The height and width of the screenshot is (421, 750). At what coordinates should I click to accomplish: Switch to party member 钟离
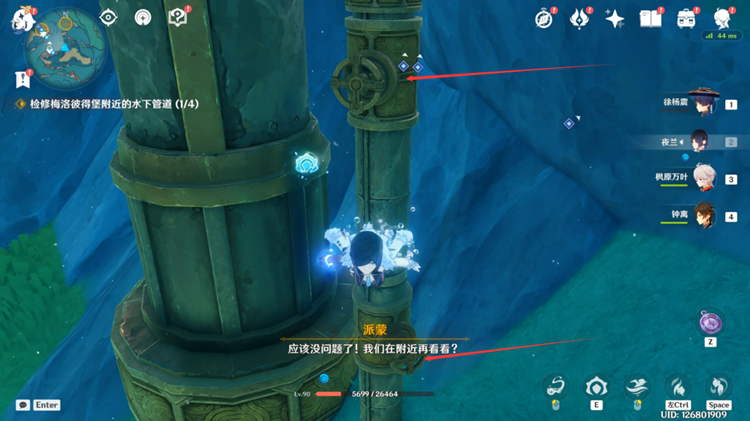(x=703, y=215)
